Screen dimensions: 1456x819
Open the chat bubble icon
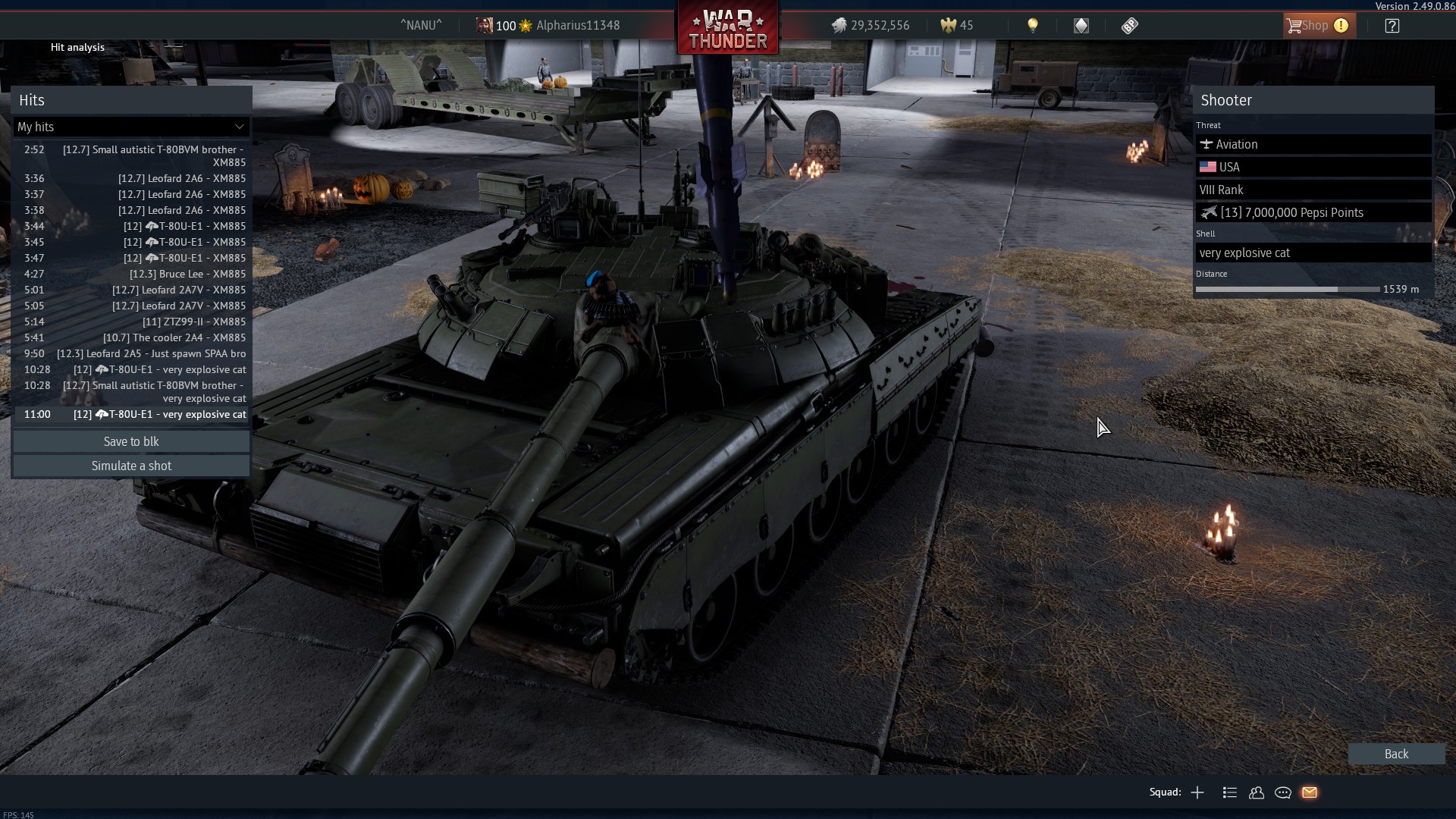click(x=1283, y=792)
